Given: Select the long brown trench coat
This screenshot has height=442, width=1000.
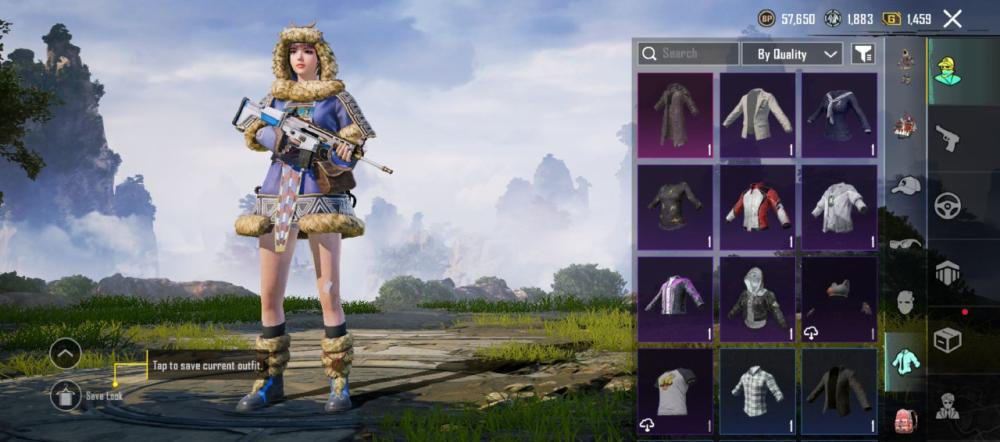Looking at the screenshot, I should [x=675, y=115].
